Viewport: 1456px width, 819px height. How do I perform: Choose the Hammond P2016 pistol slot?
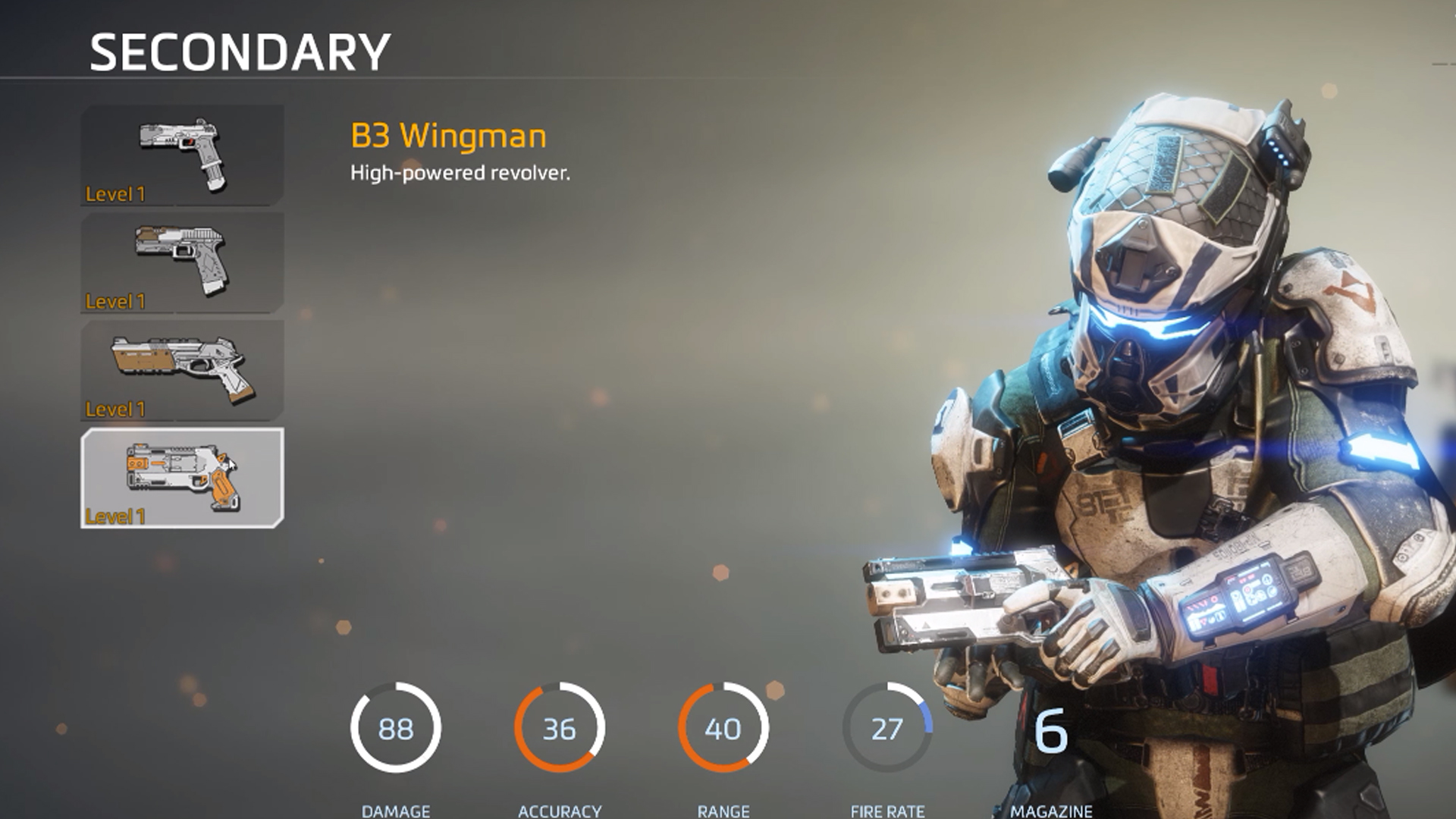pyautogui.click(x=182, y=262)
